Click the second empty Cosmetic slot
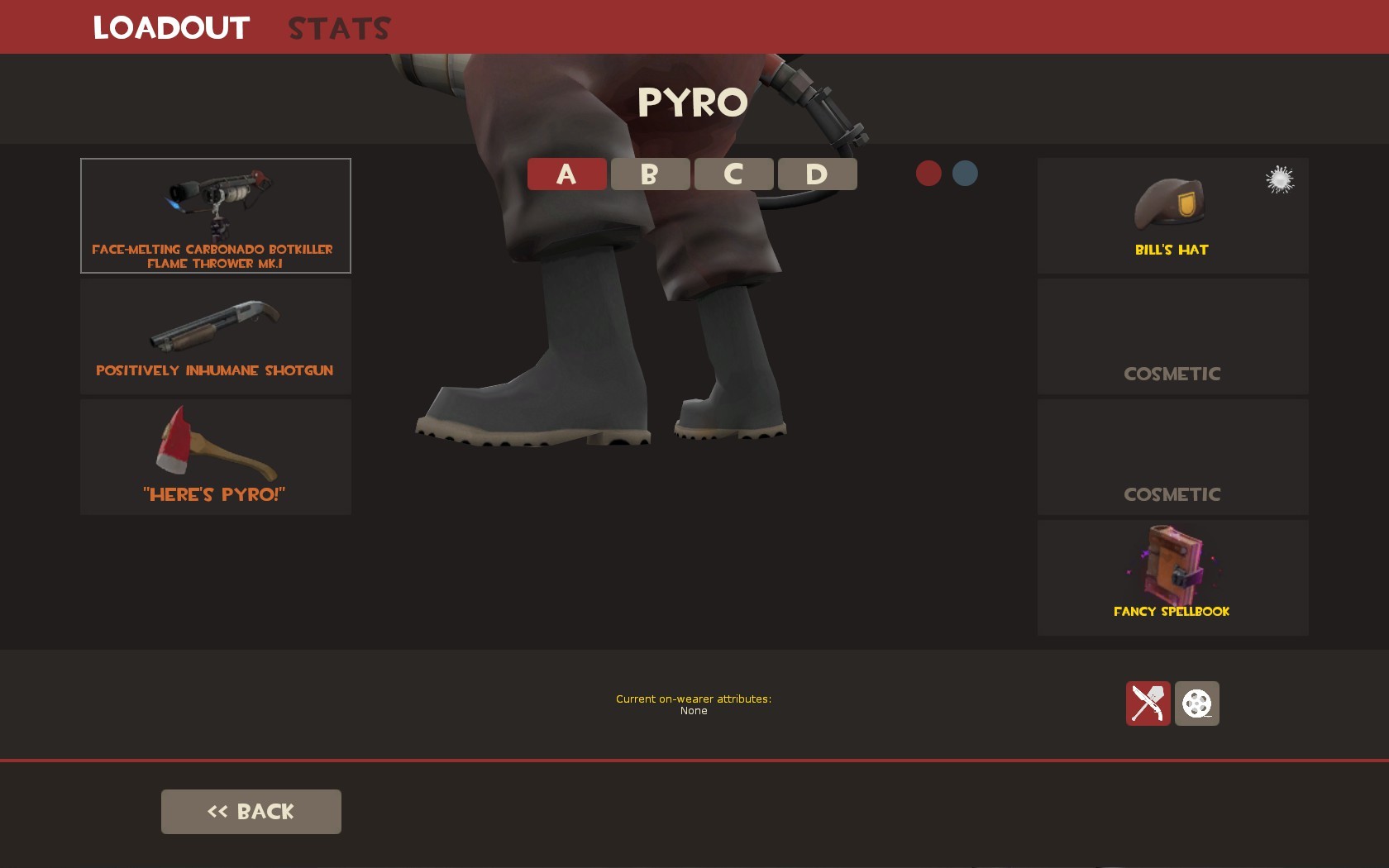Viewport: 1389px width, 868px height. tap(1172, 456)
